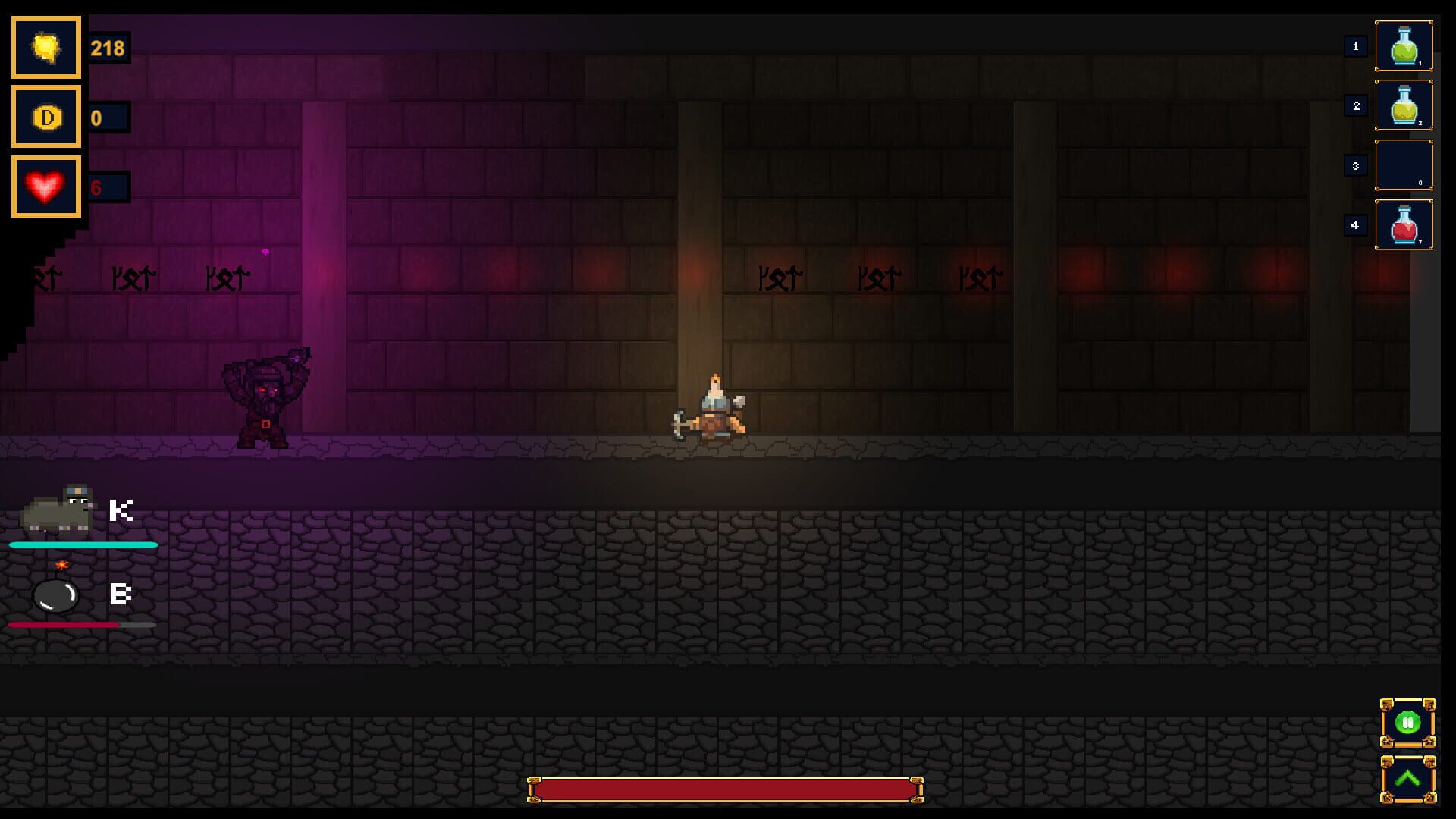Pause the game with the green pause button

[x=1408, y=722]
